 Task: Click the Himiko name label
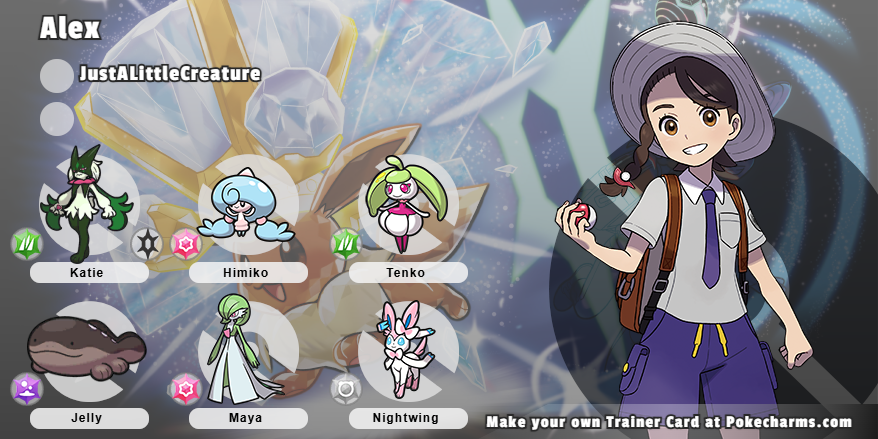[x=247, y=272]
